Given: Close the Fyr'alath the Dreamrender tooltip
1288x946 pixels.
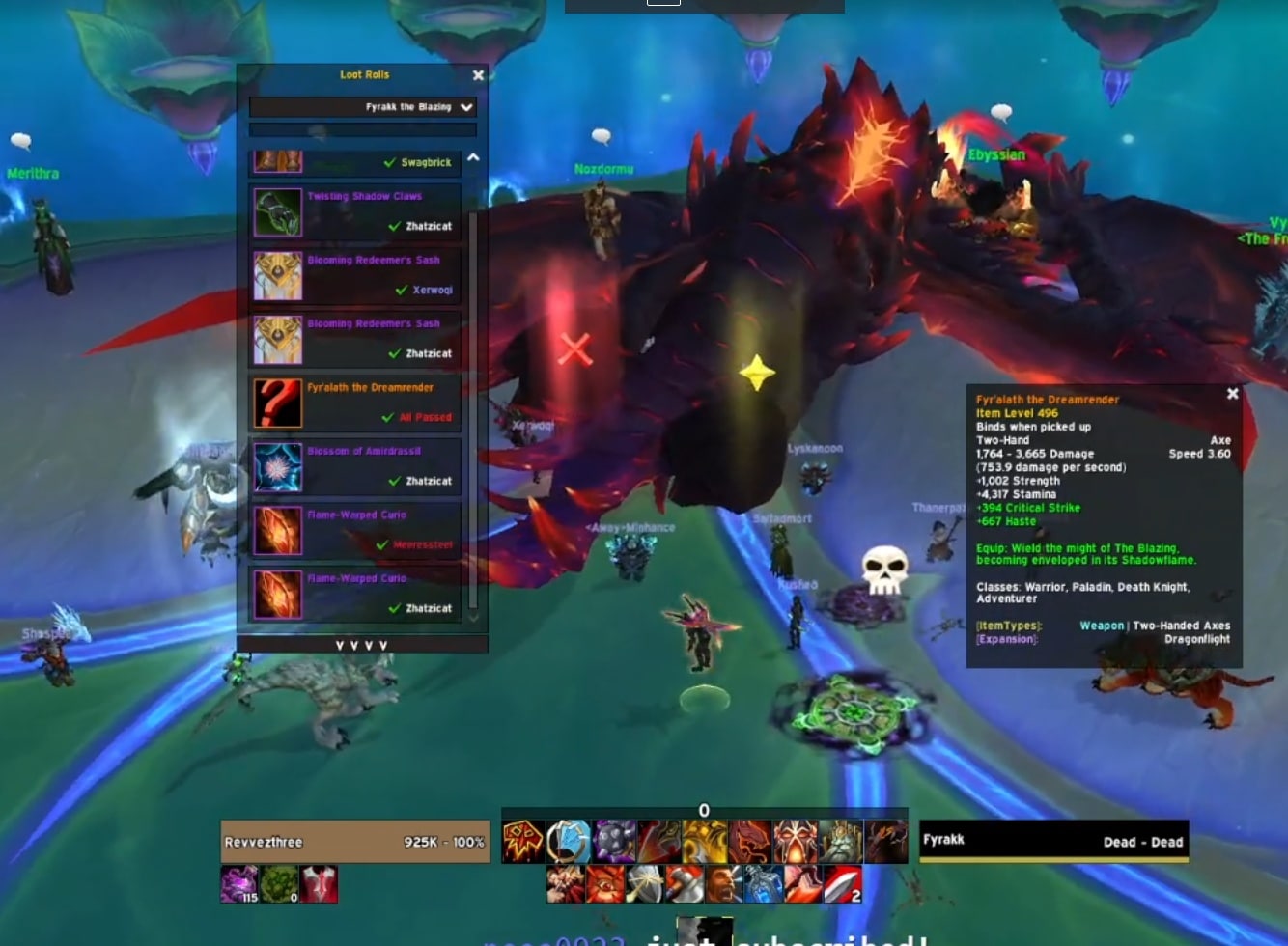Looking at the screenshot, I should pyautogui.click(x=1232, y=394).
